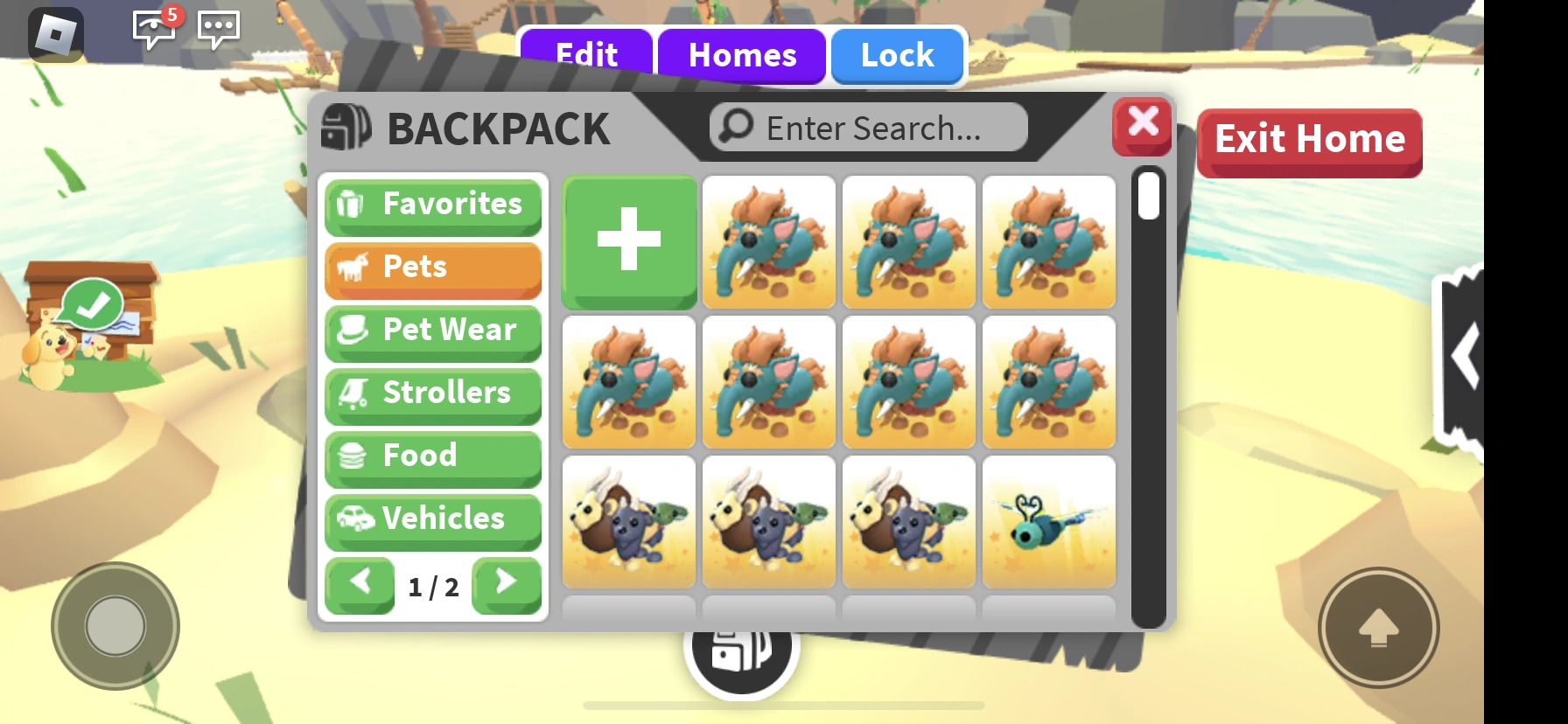Open the Favorites category in the backpack
This screenshot has height=724, width=1568.
(432, 205)
